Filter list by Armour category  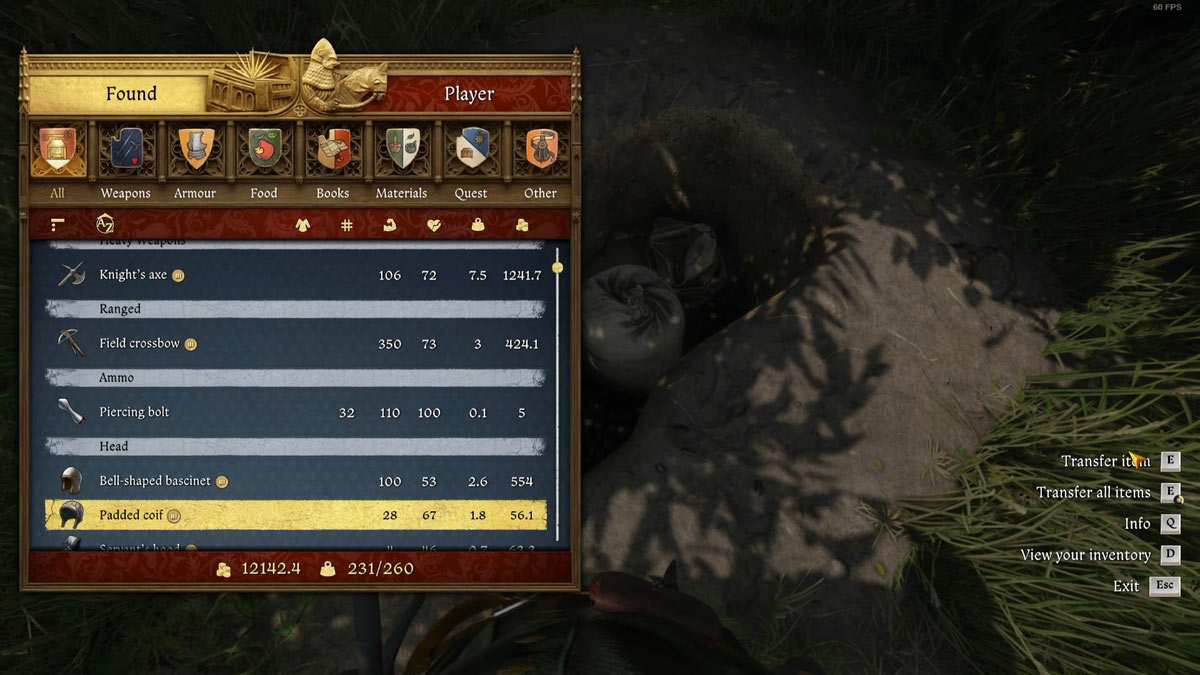tap(195, 150)
